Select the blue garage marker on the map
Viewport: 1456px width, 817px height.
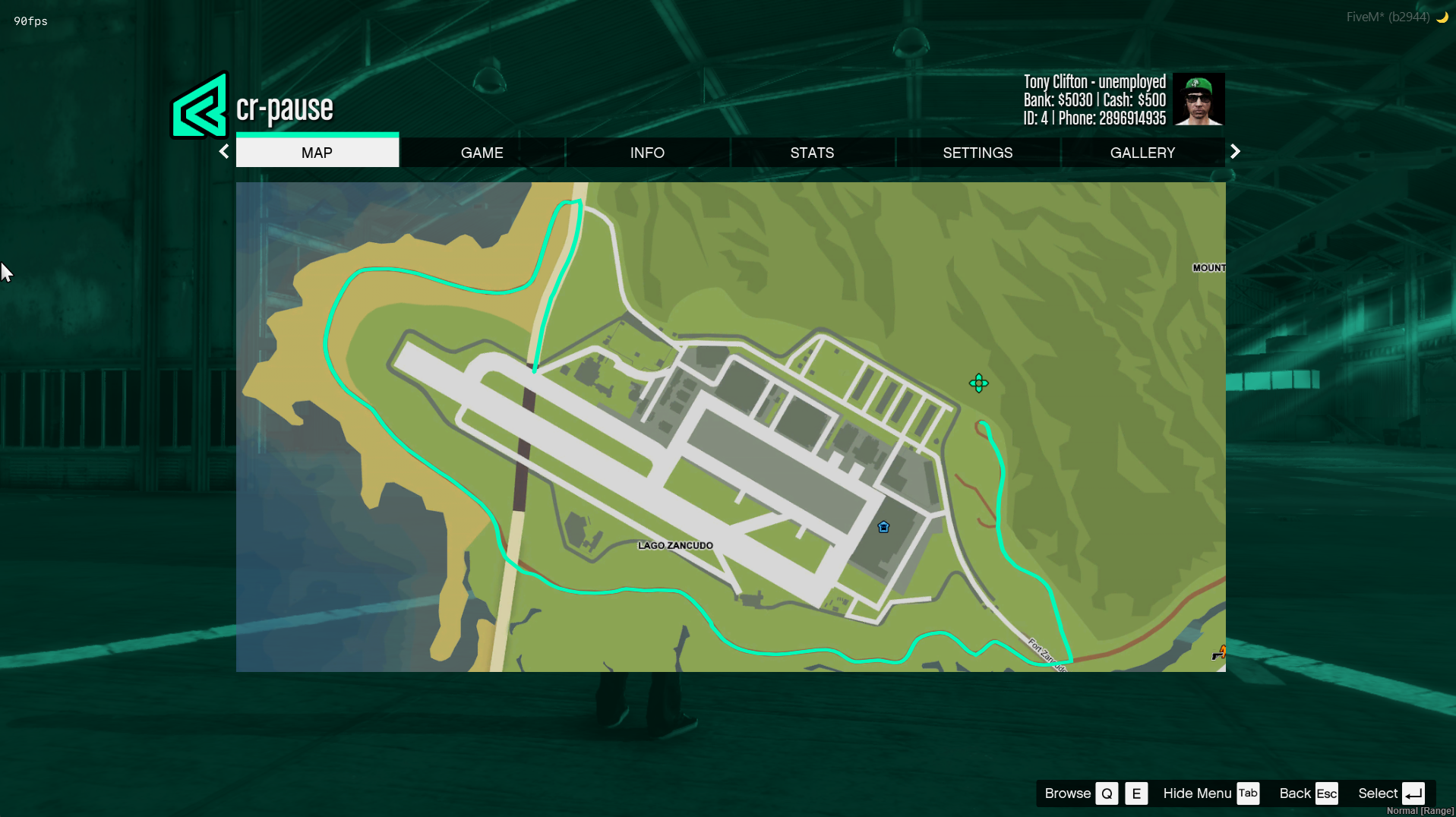point(883,527)
